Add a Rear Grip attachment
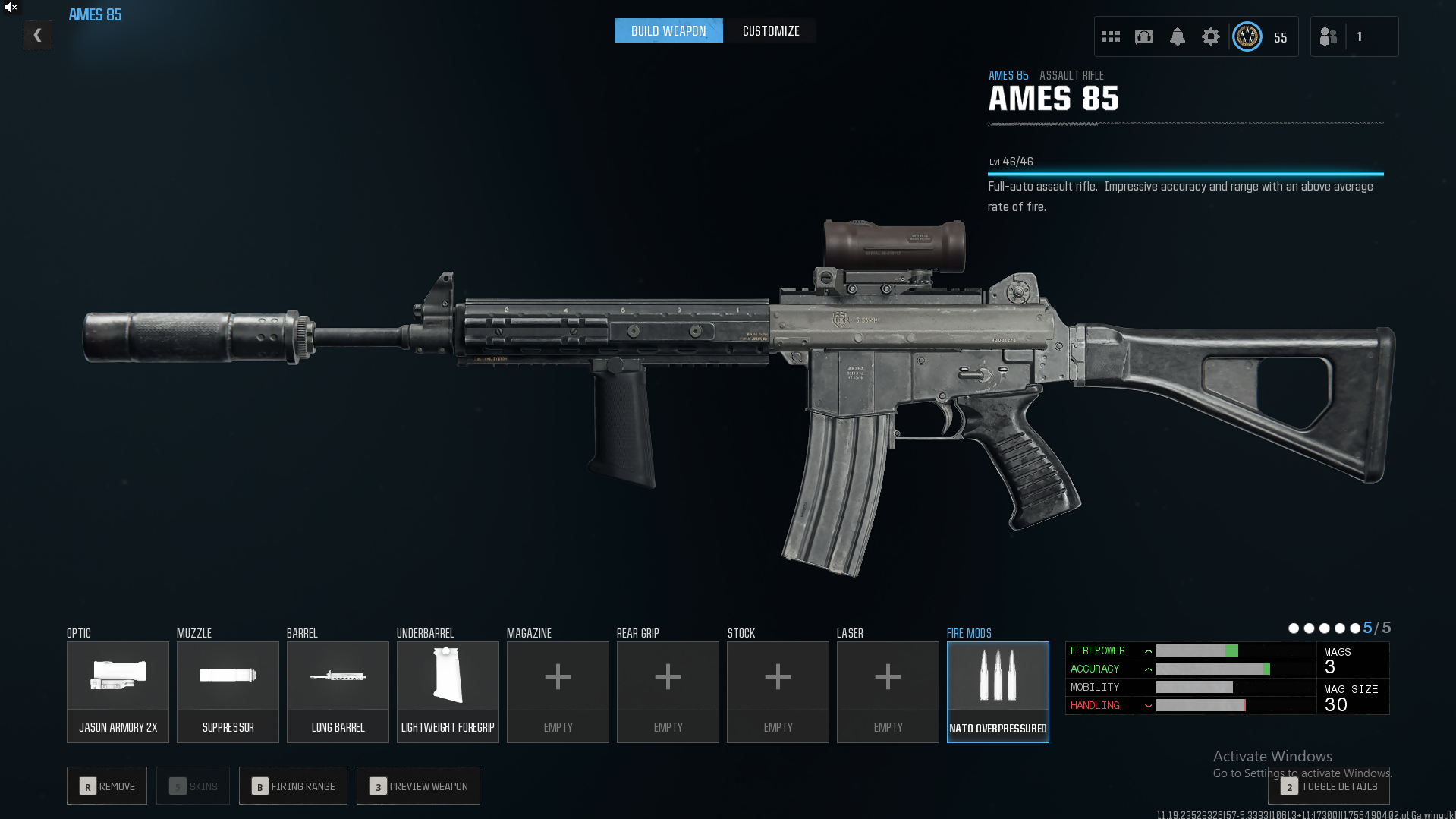The image size is (1456, 819). [x=668, y=691]
